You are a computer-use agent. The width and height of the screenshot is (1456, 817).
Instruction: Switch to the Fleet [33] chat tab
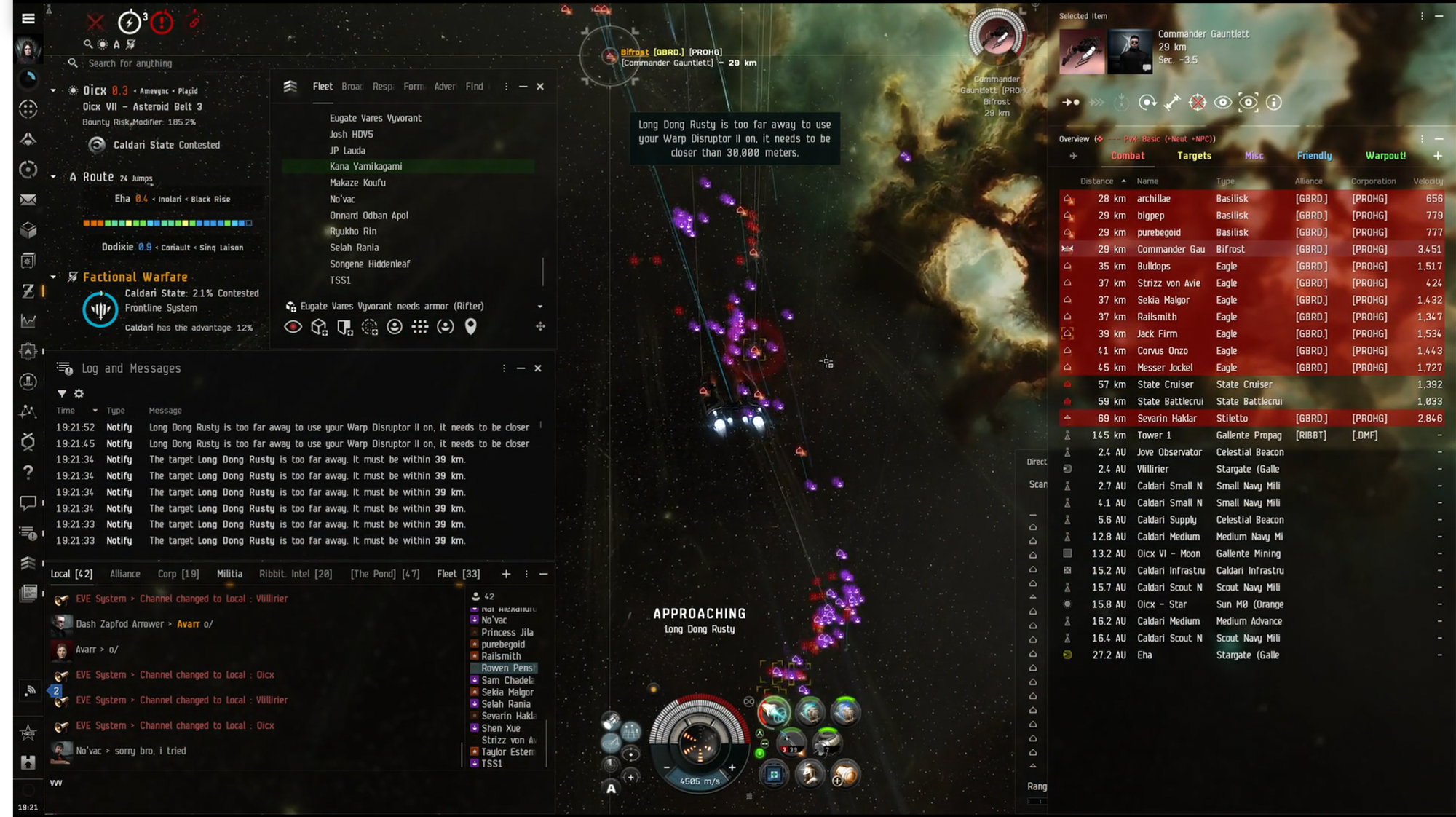click(458, 574)
